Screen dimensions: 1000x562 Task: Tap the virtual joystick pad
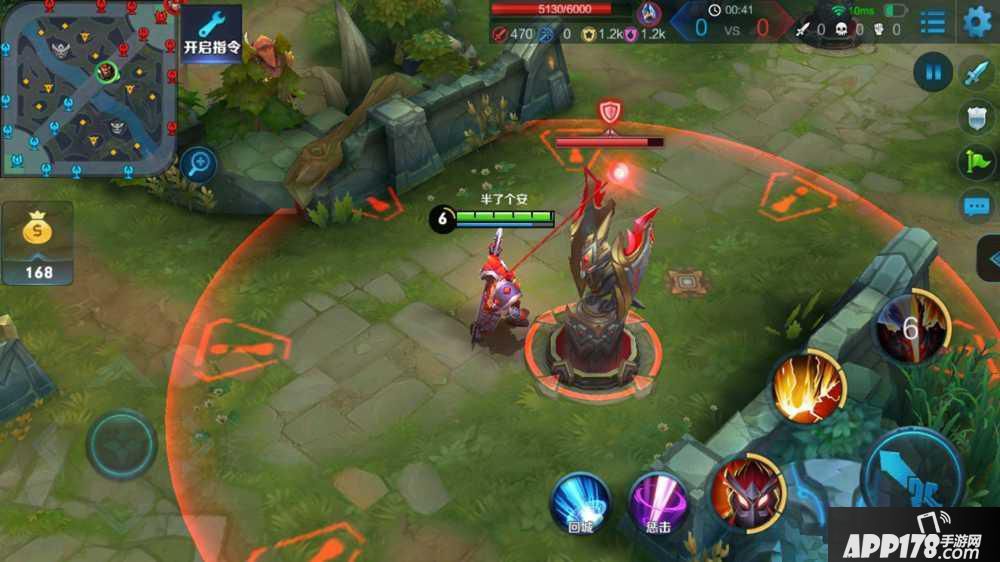tap(121, 446)
